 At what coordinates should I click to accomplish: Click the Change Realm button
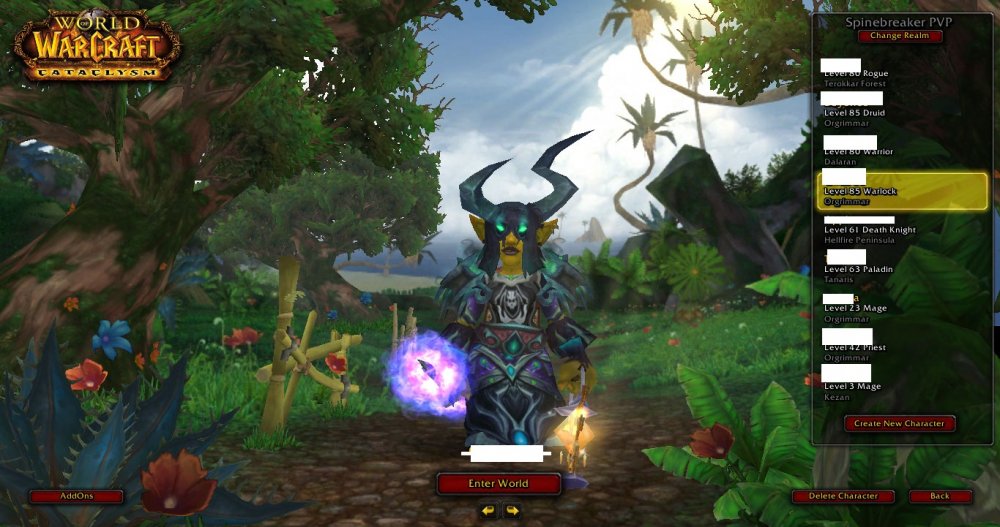[x=899, y=36]
